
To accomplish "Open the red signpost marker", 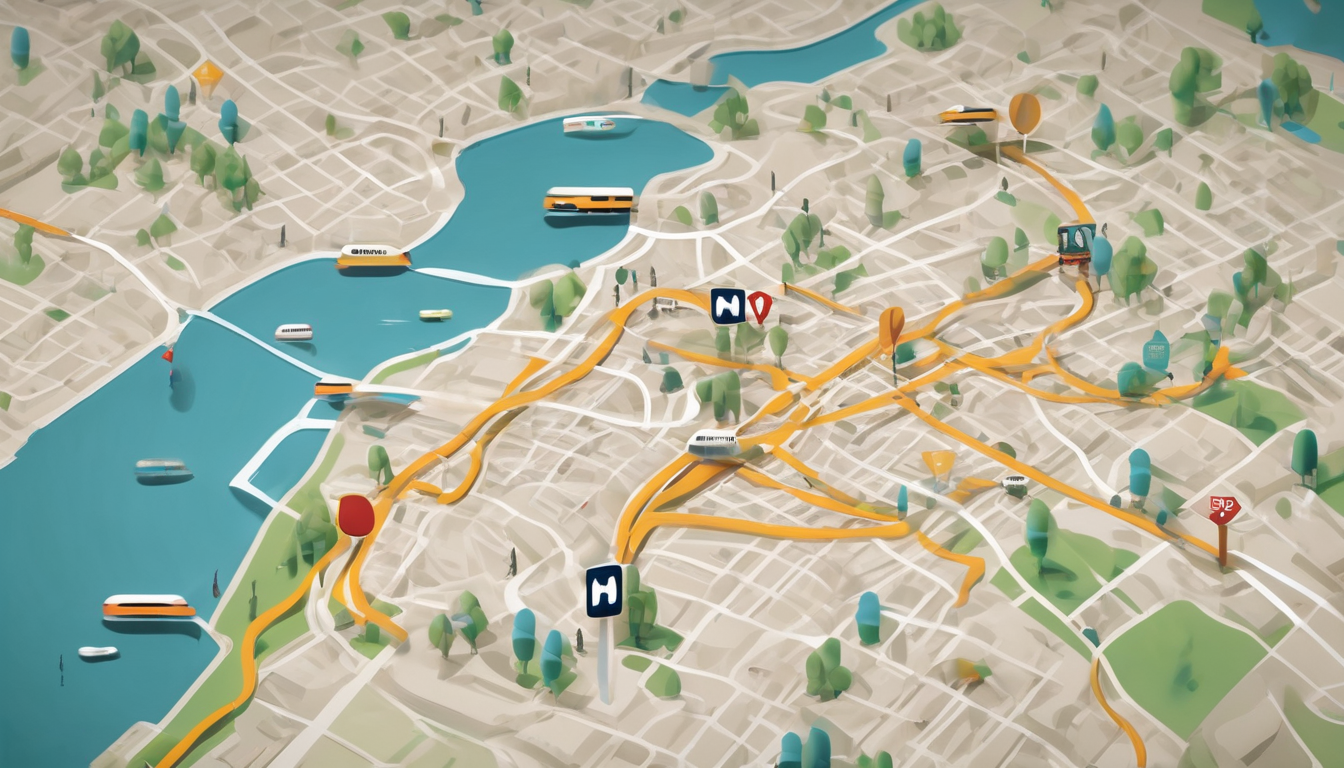I will (x=1224, y=510).
